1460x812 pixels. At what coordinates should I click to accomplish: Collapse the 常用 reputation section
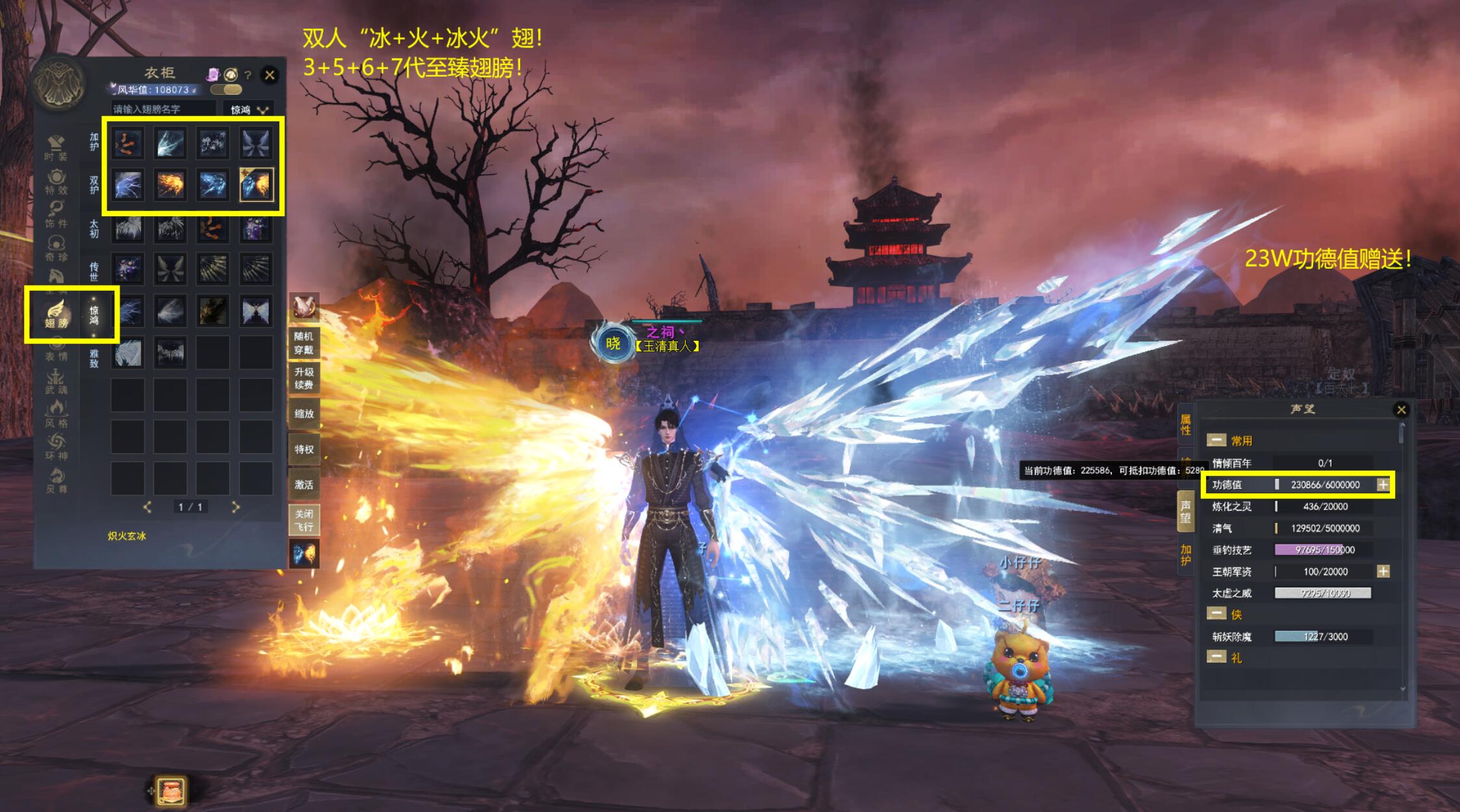1216,441
